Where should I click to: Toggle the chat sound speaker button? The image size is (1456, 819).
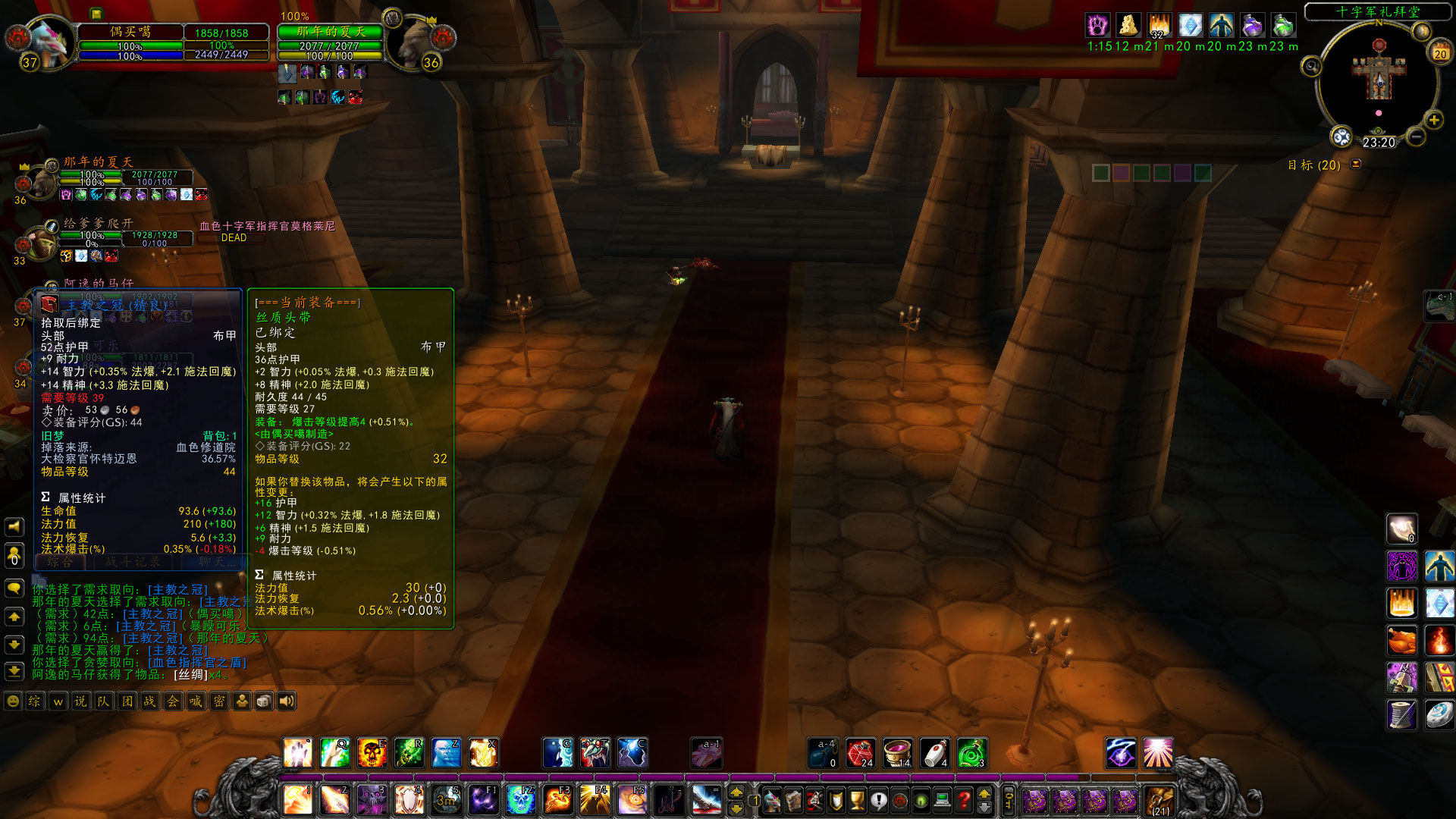pyautogui.click(x=286, y=701)
